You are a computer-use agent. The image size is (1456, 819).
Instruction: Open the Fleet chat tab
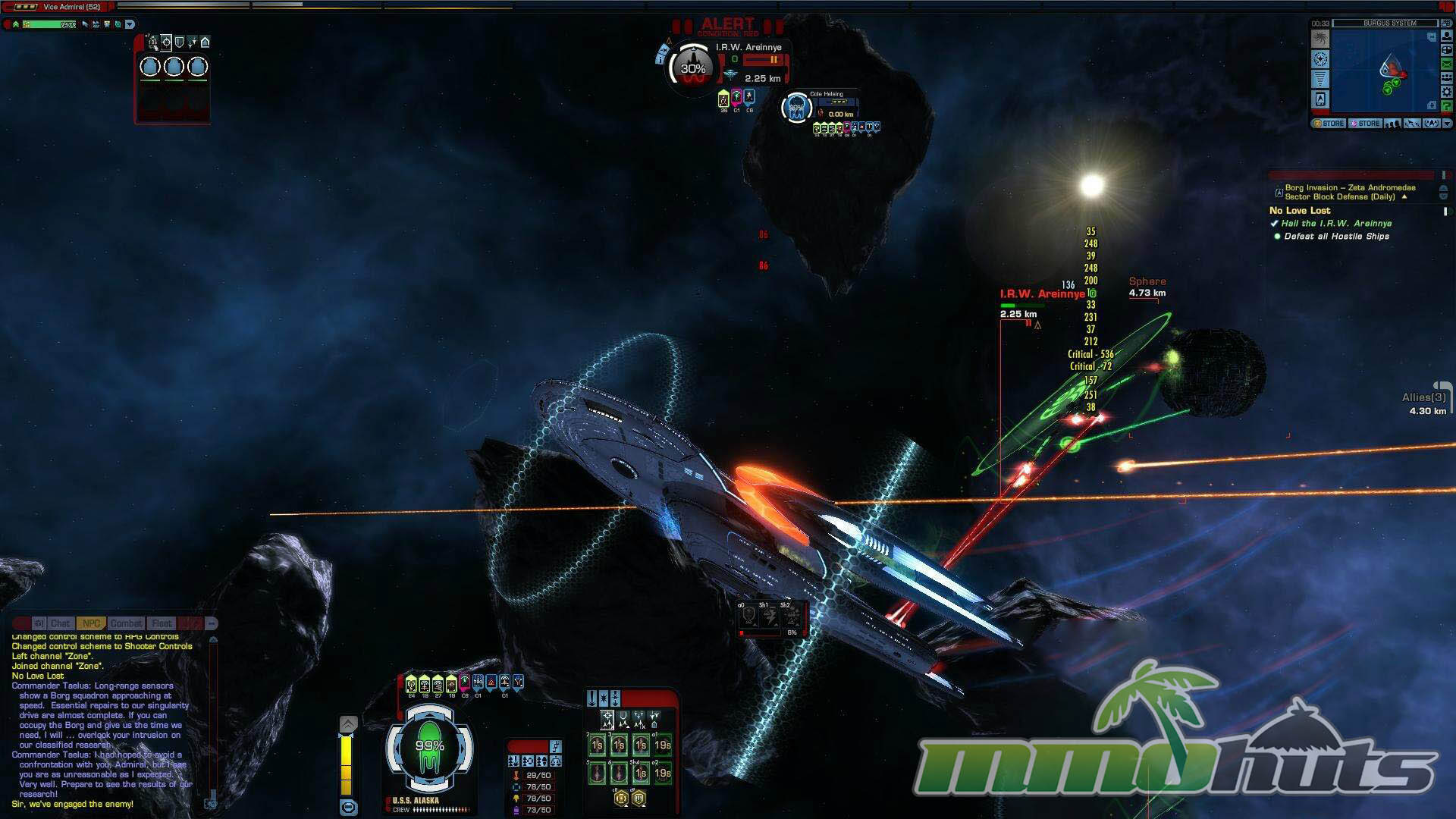162,623
